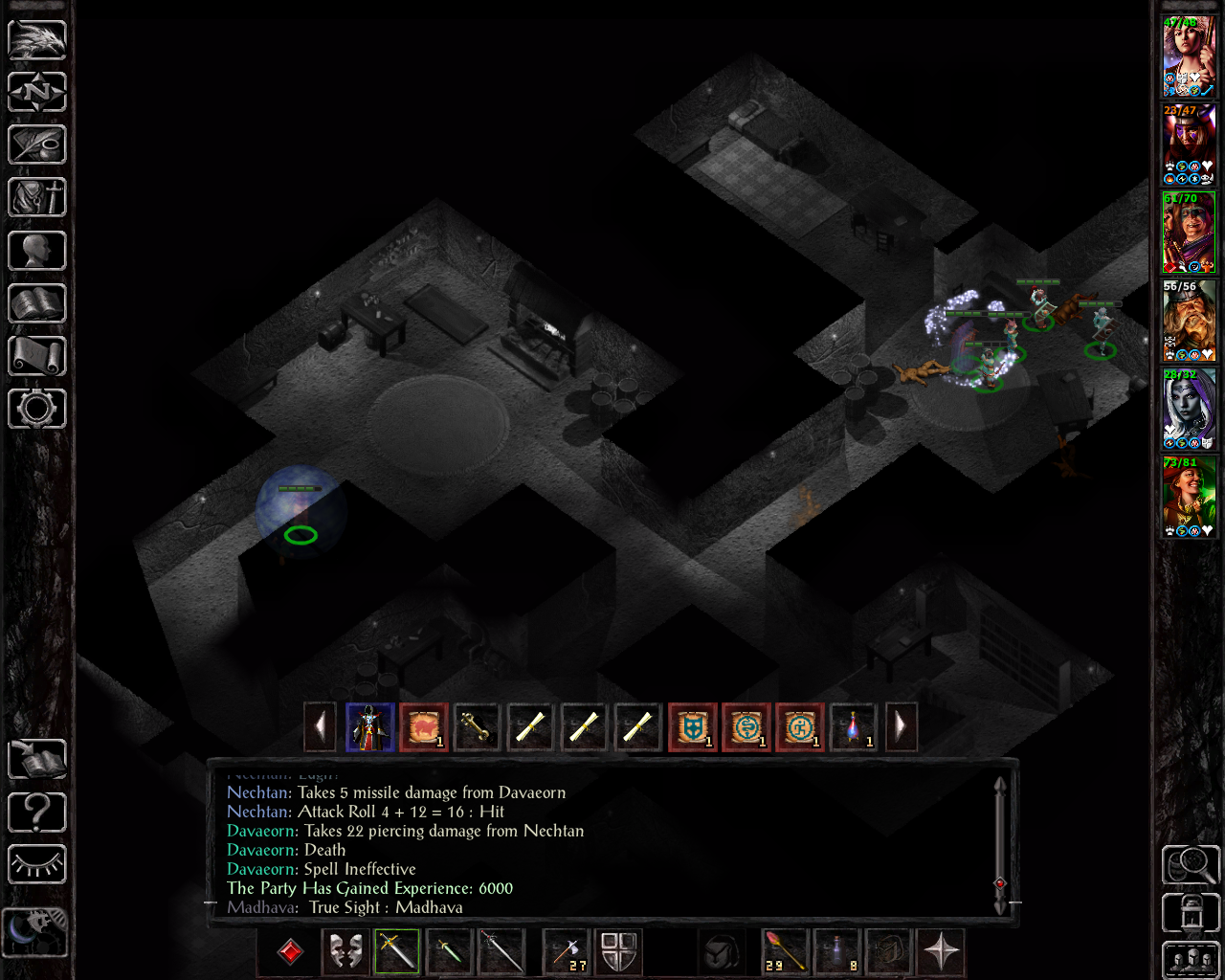Activate the red gem button on the action bar
This screenshot has height=980, width=1225.
coord(290,951)
